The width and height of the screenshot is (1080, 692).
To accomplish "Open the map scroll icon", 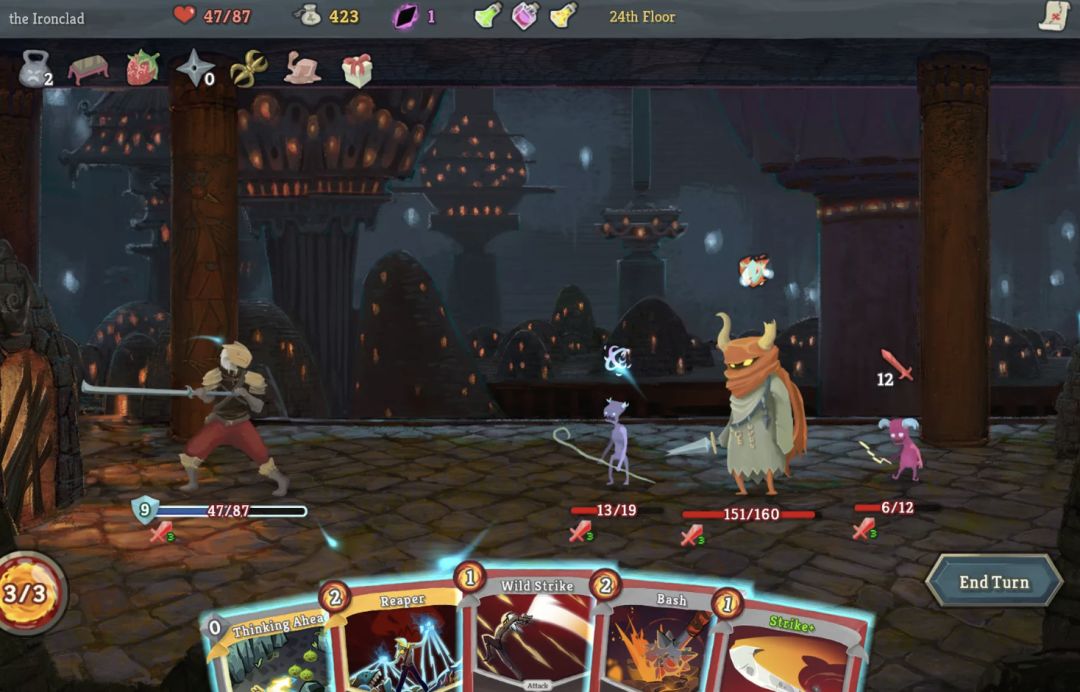I will (x=1054, y=16).
